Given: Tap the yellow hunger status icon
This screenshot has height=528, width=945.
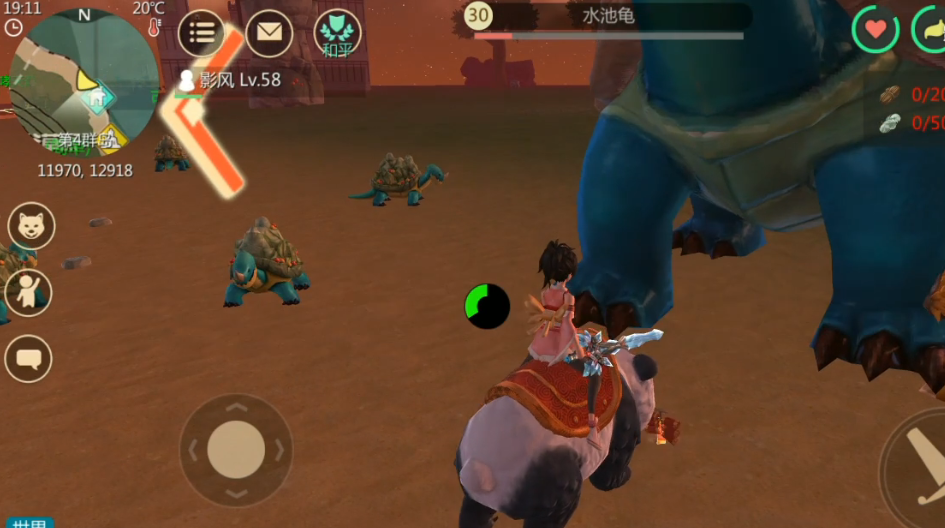Looking at the screenshot, I should click(x=932, y=29).
